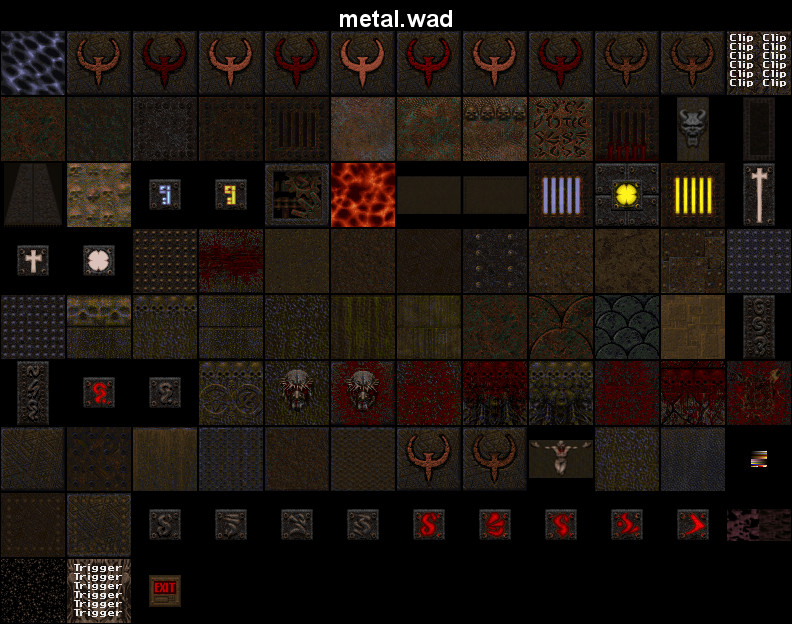Choose the horned demon face panel texture

[693, 128]
